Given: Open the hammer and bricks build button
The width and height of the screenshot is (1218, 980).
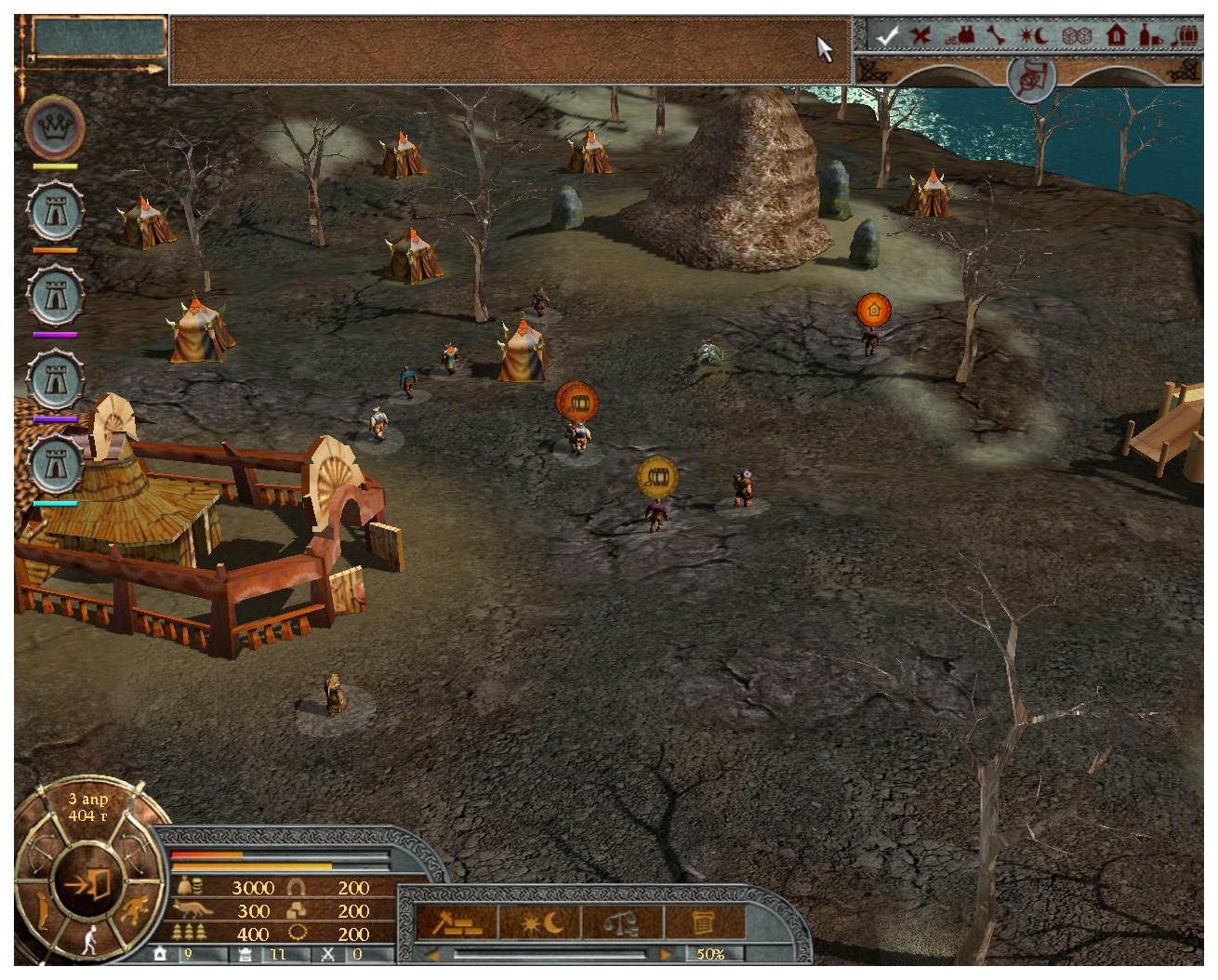Looking at the screenshot, I should pos(455,922).
